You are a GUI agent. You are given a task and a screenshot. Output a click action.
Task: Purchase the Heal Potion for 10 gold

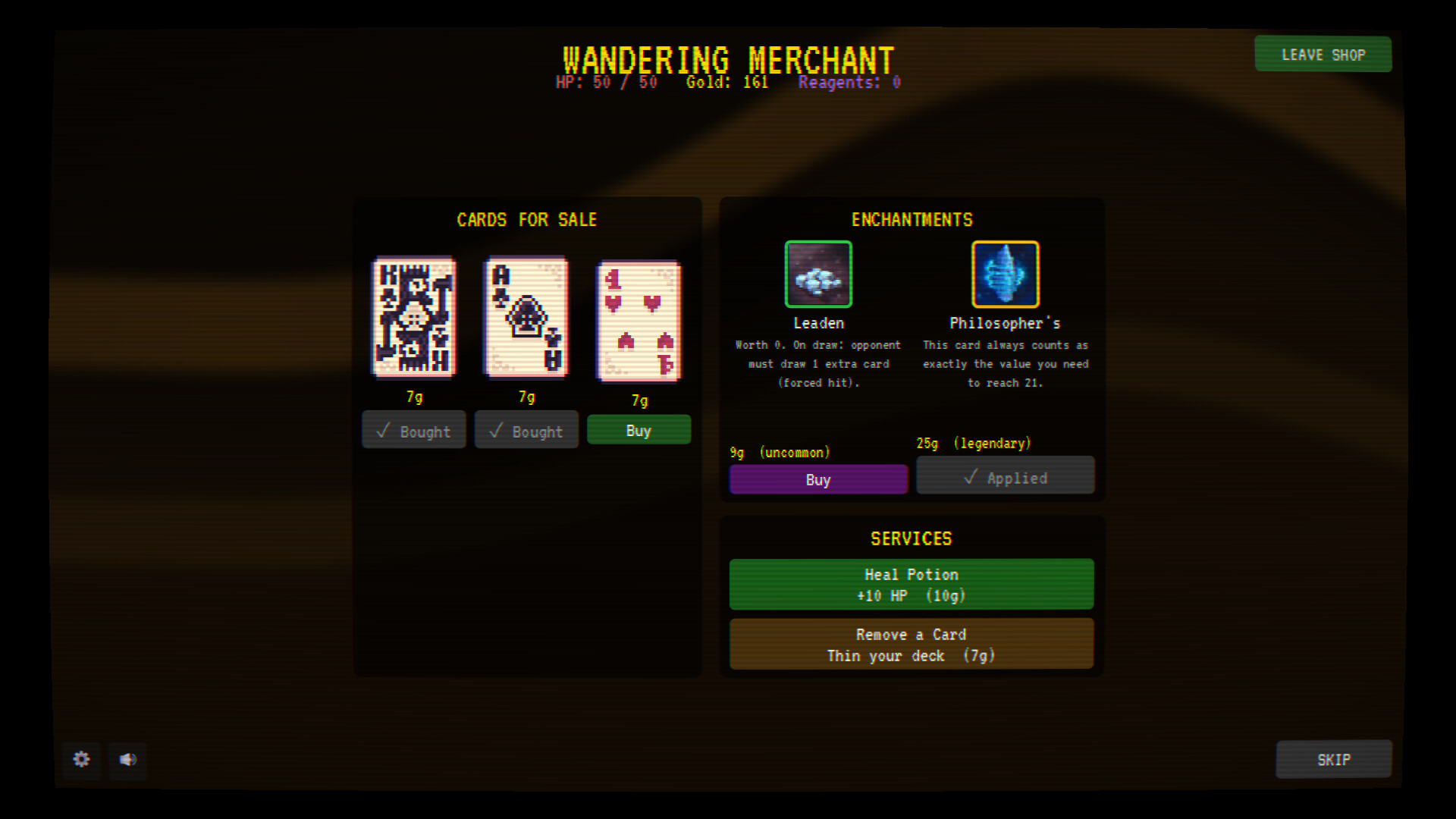(x=911, y=584)
